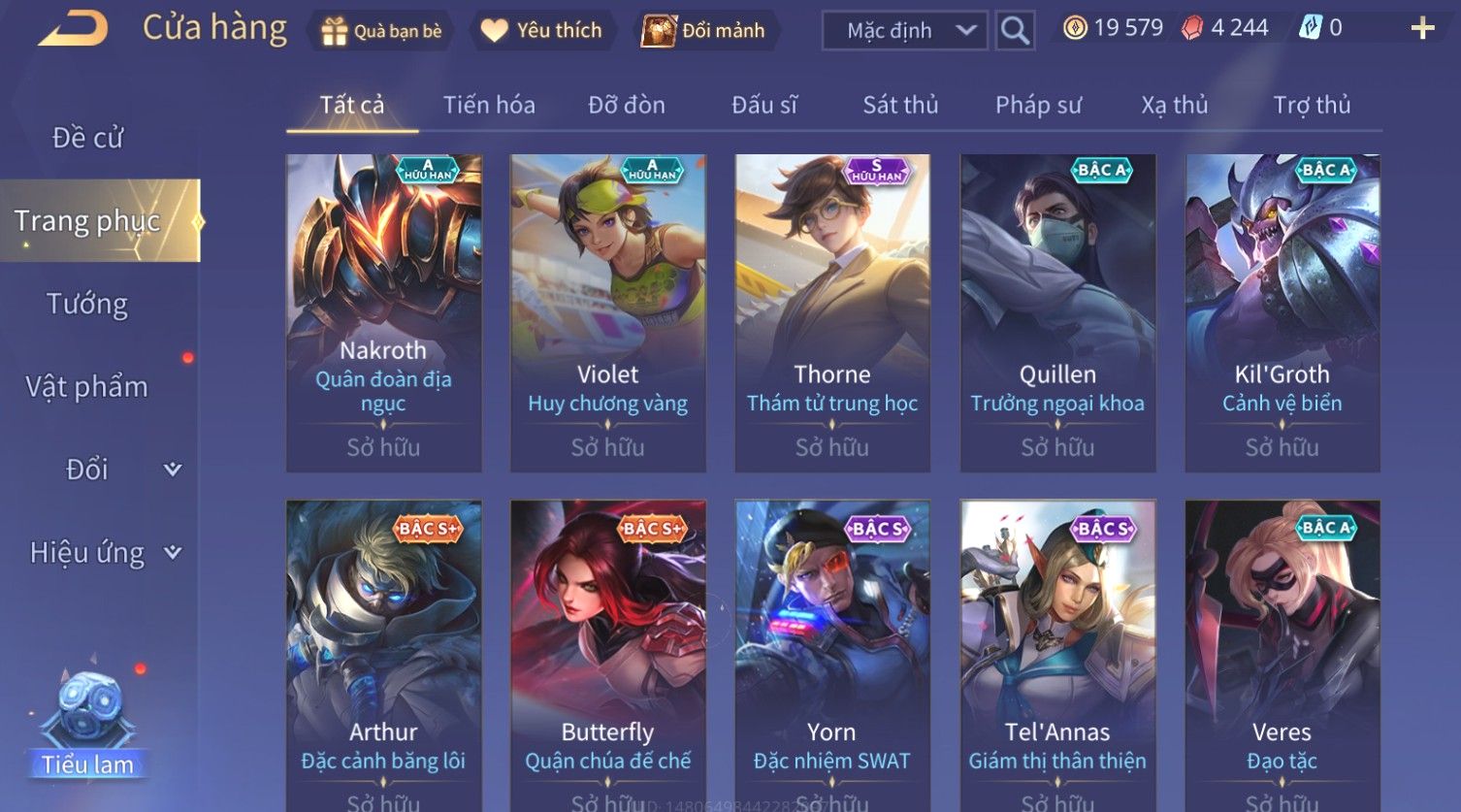This screenshot has height=812, width=1461.
Task: Open the Trợ thủ tab
Action: (1312, 105)
